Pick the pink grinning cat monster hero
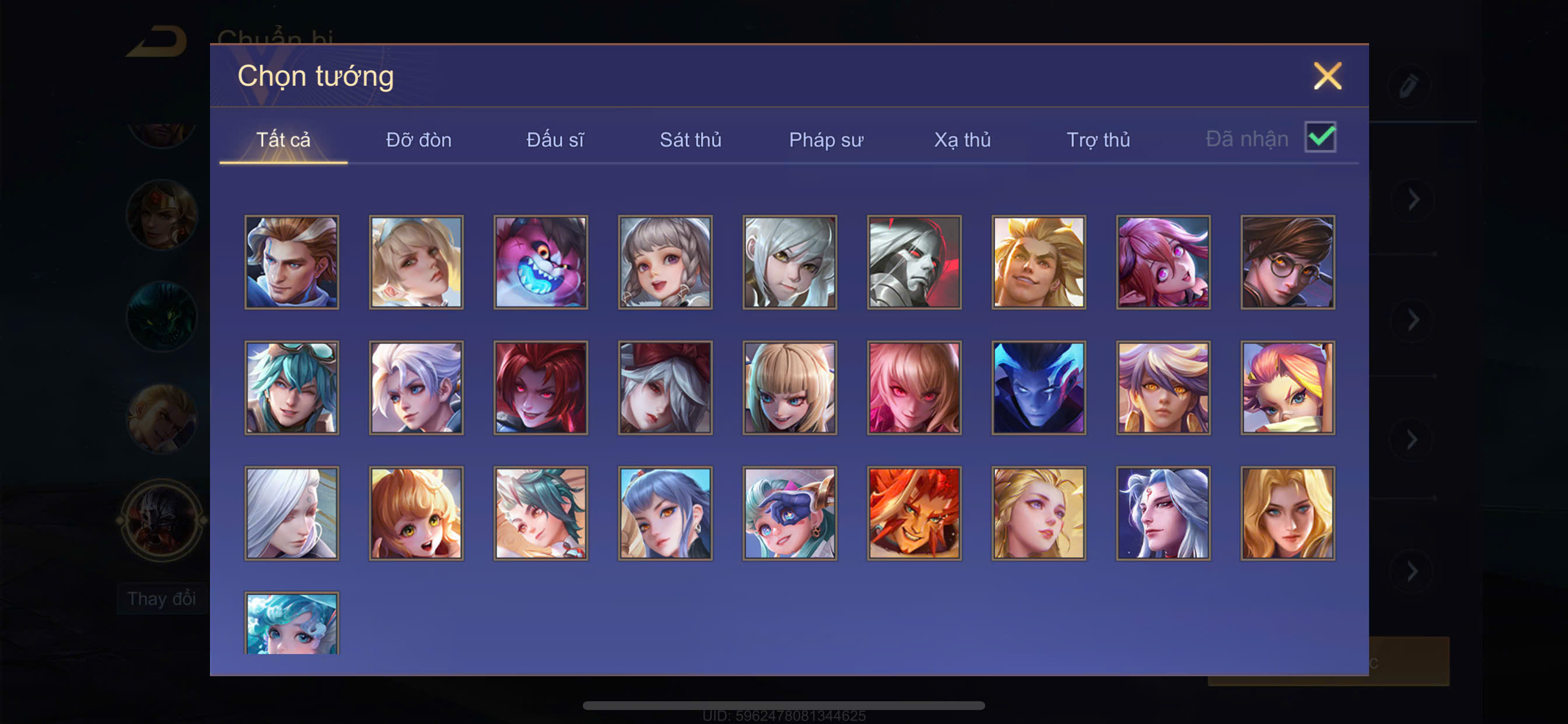Viewport: 1568px width, 724px height. (541, 262)
